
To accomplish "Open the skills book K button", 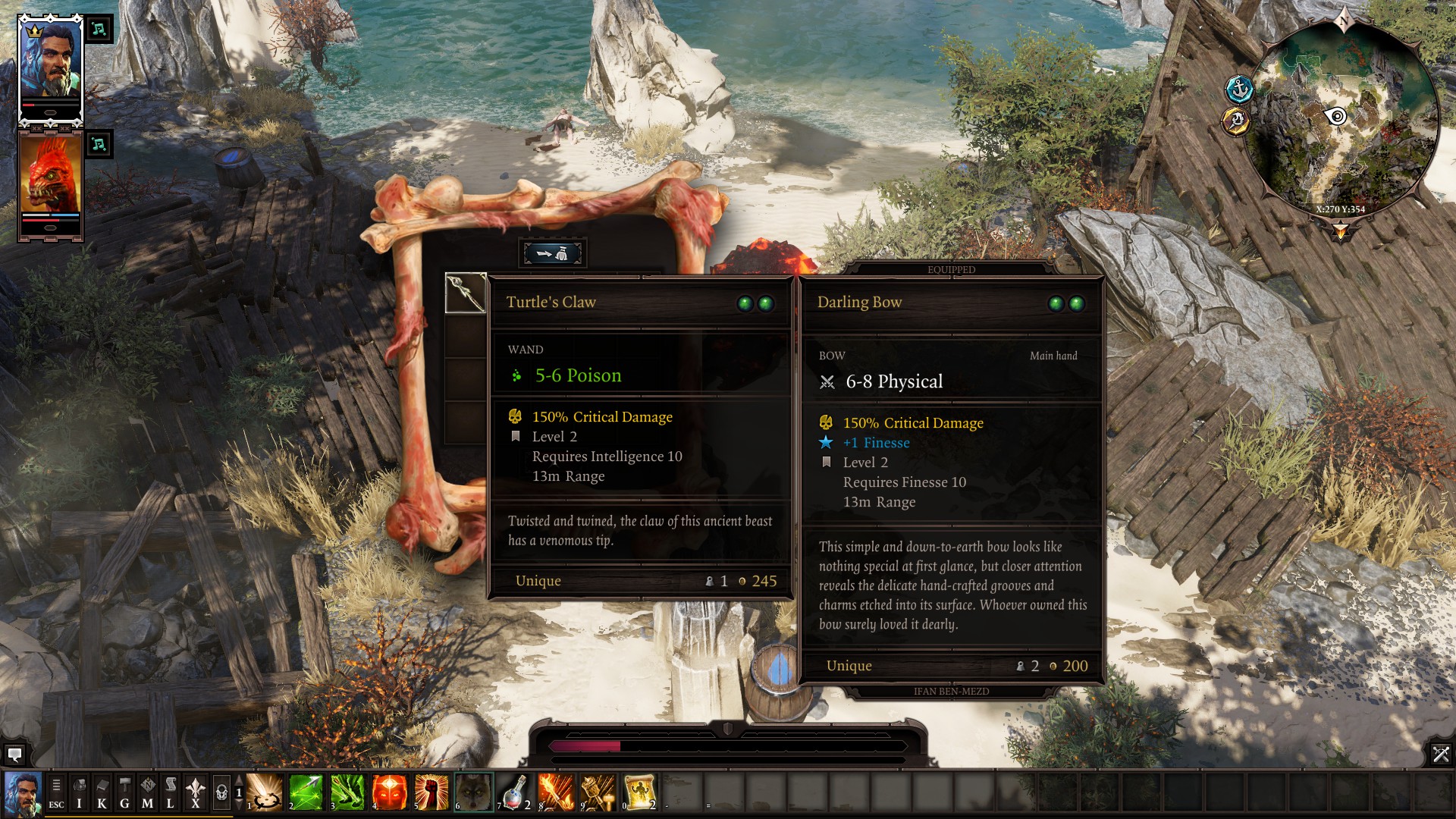I will point(102,792).
